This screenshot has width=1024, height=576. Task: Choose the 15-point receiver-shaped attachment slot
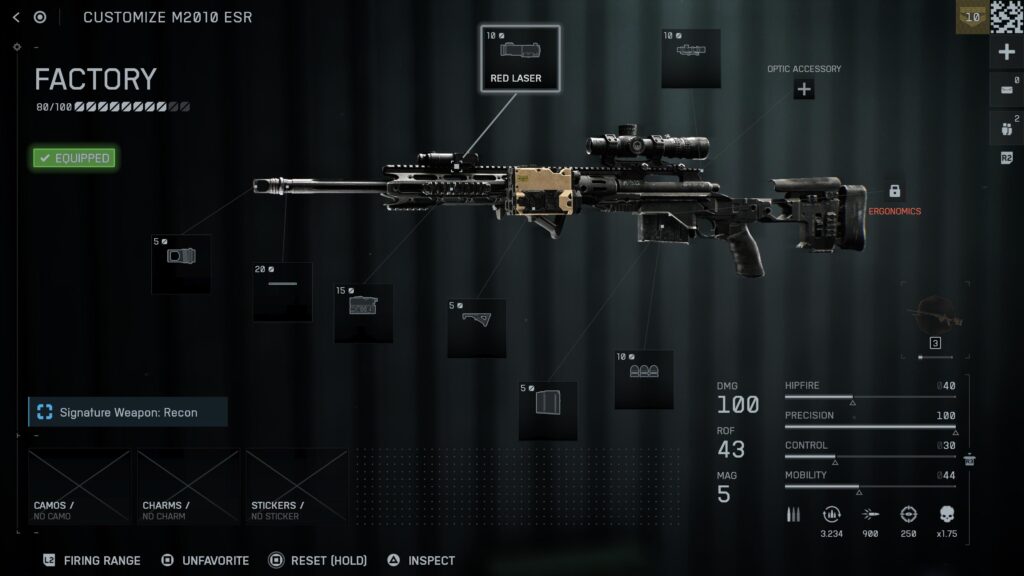(363, 313)
